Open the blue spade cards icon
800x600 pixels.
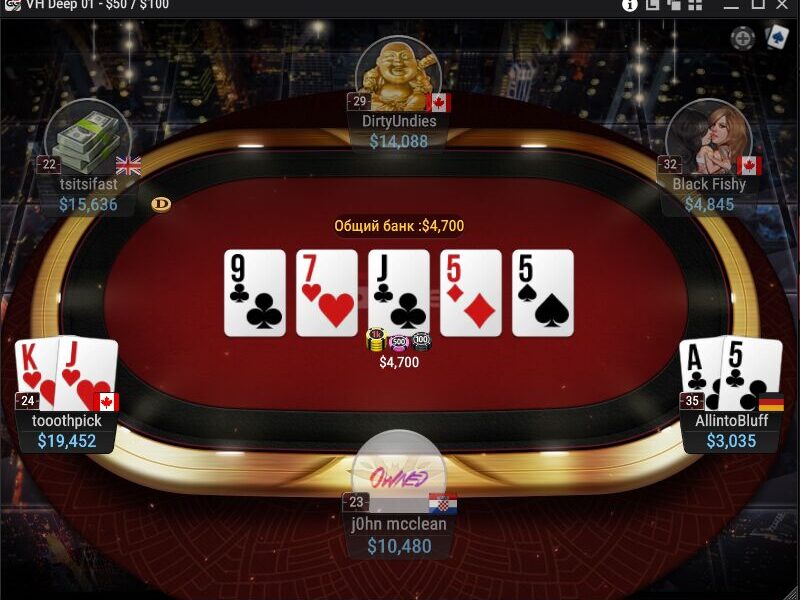click(777, 38)
